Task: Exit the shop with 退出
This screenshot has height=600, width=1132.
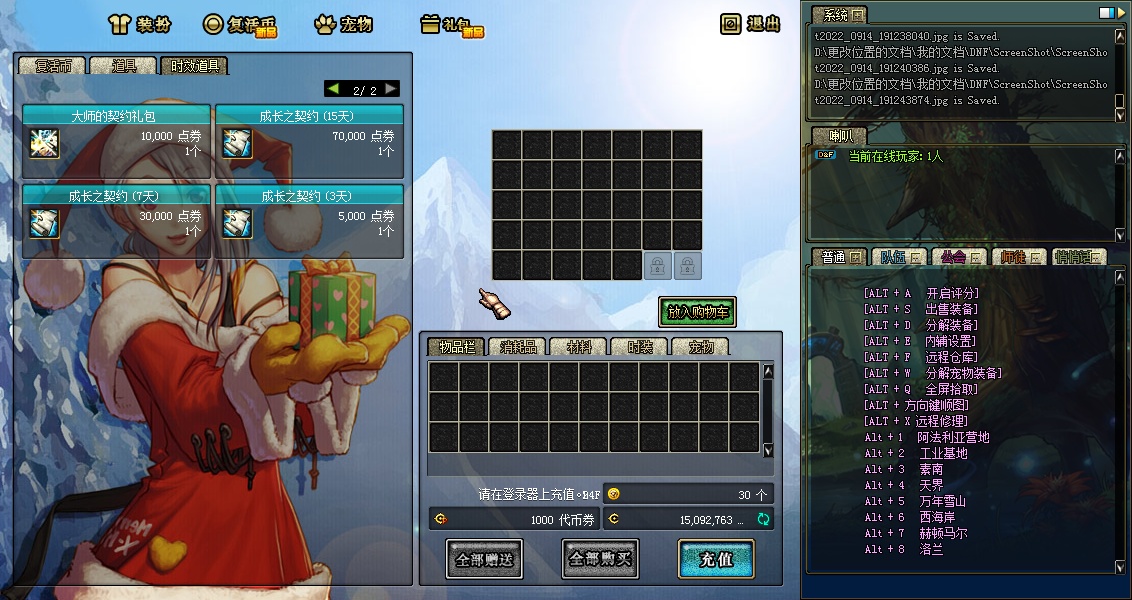Action: pyautogui.click(x=751, y=24)
